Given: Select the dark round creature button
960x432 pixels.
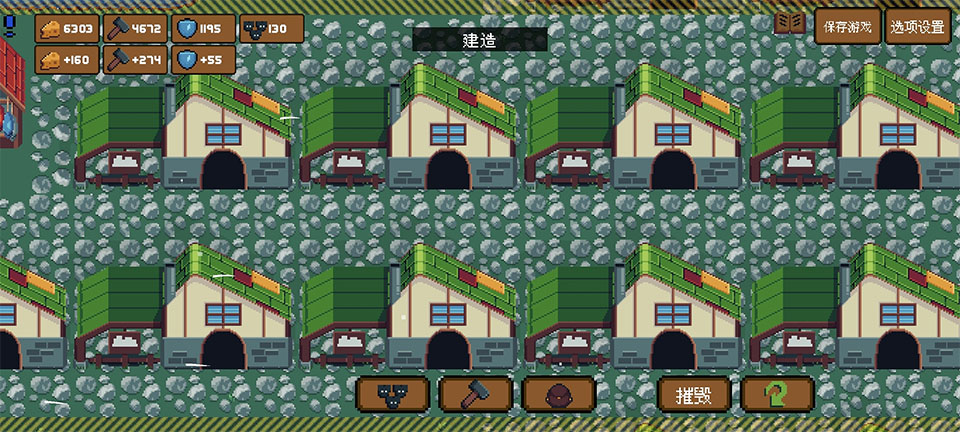Looking at the screenshot, I should tap(558, 394).
